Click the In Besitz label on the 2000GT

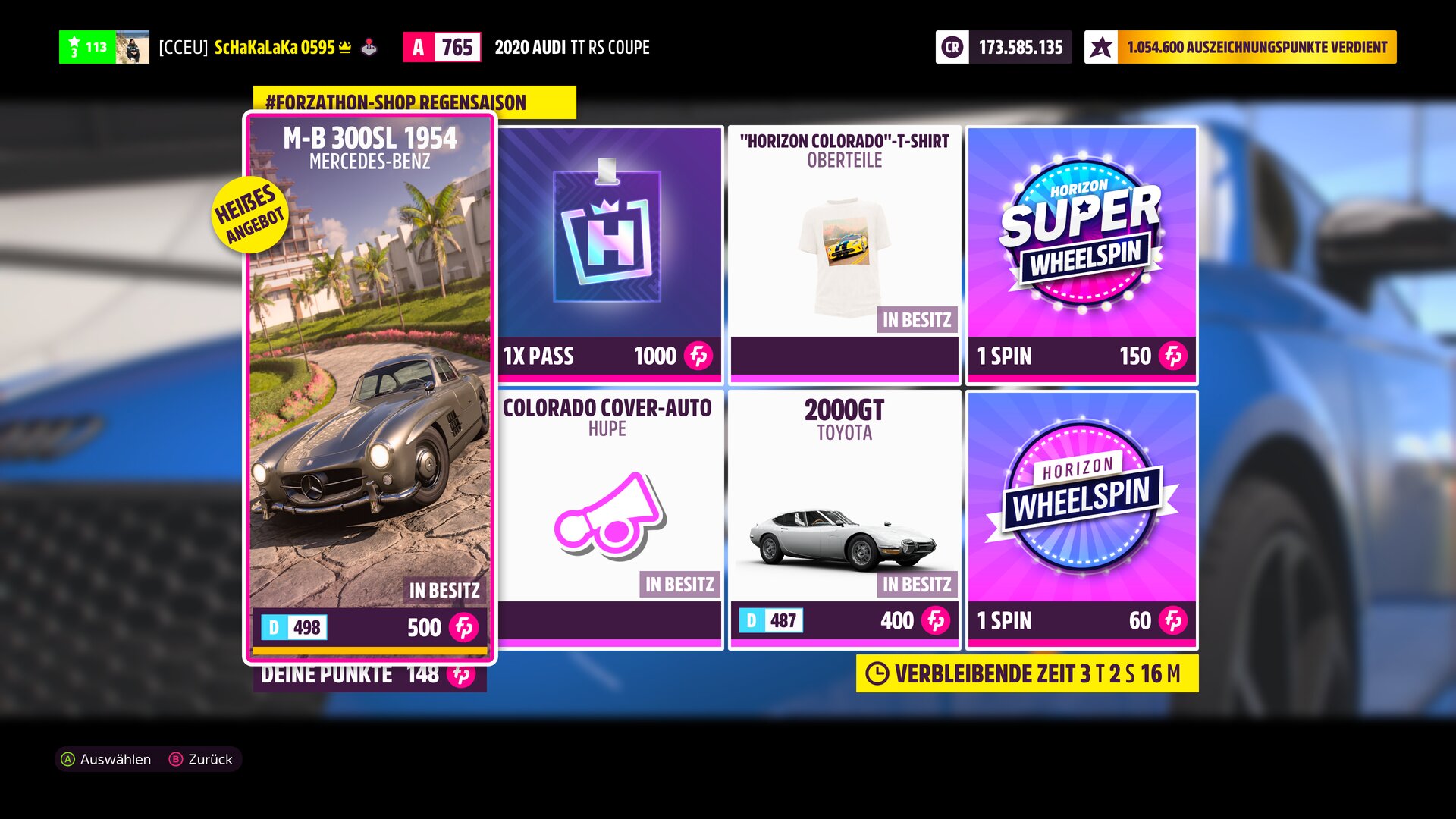918,584
